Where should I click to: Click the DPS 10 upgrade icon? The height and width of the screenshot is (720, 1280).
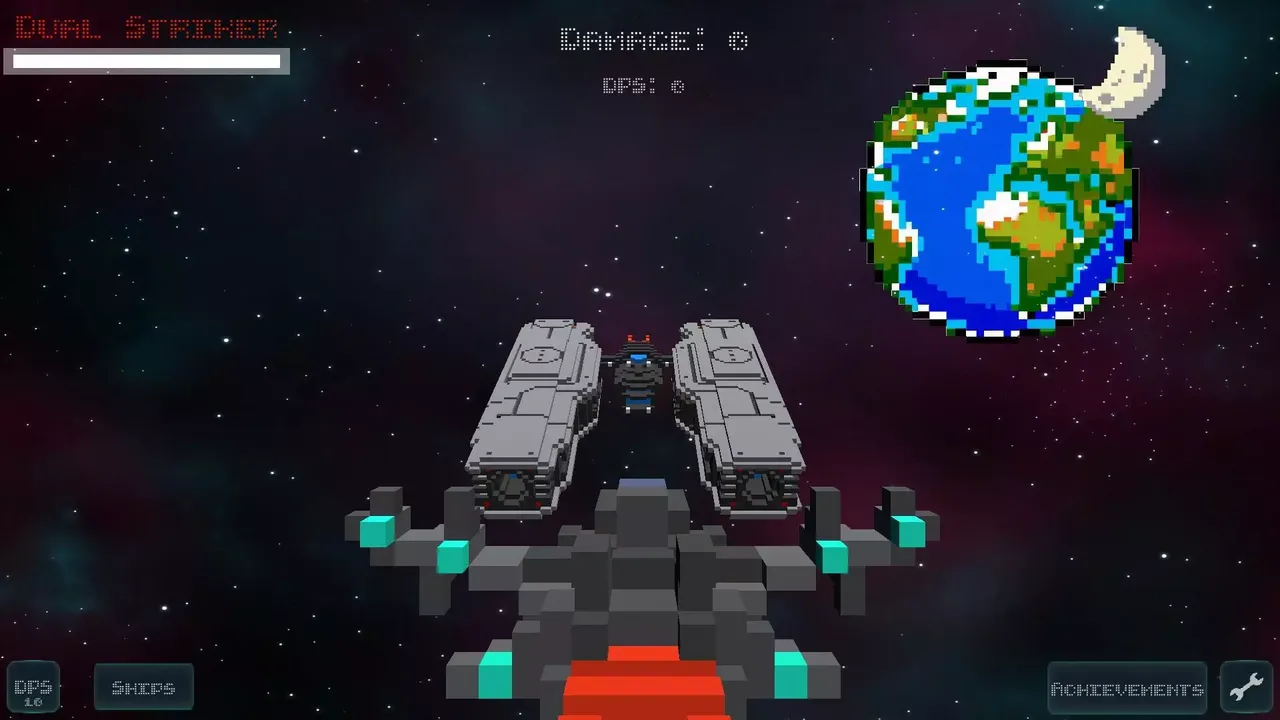(34, 687)
